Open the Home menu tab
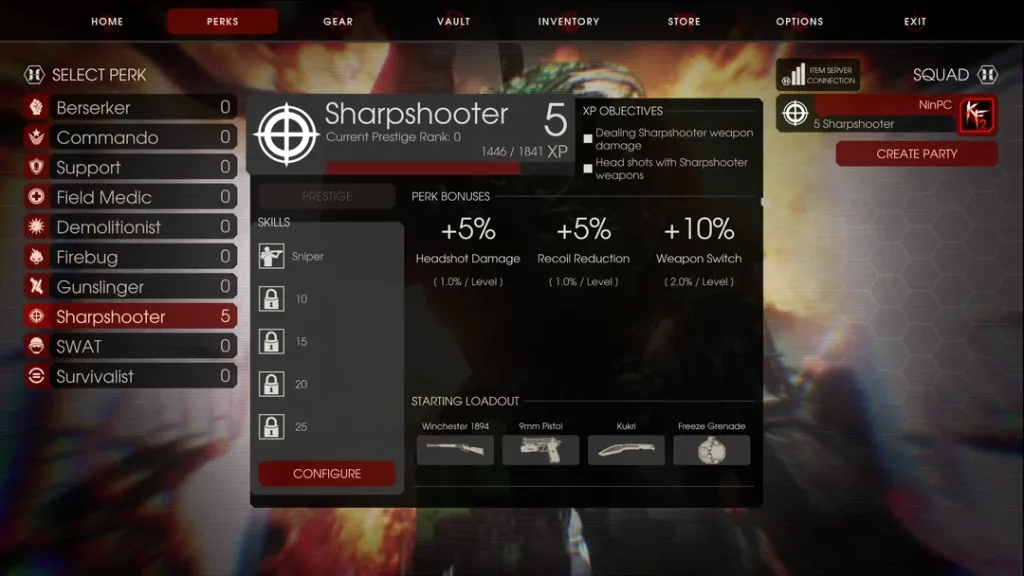 107,21
